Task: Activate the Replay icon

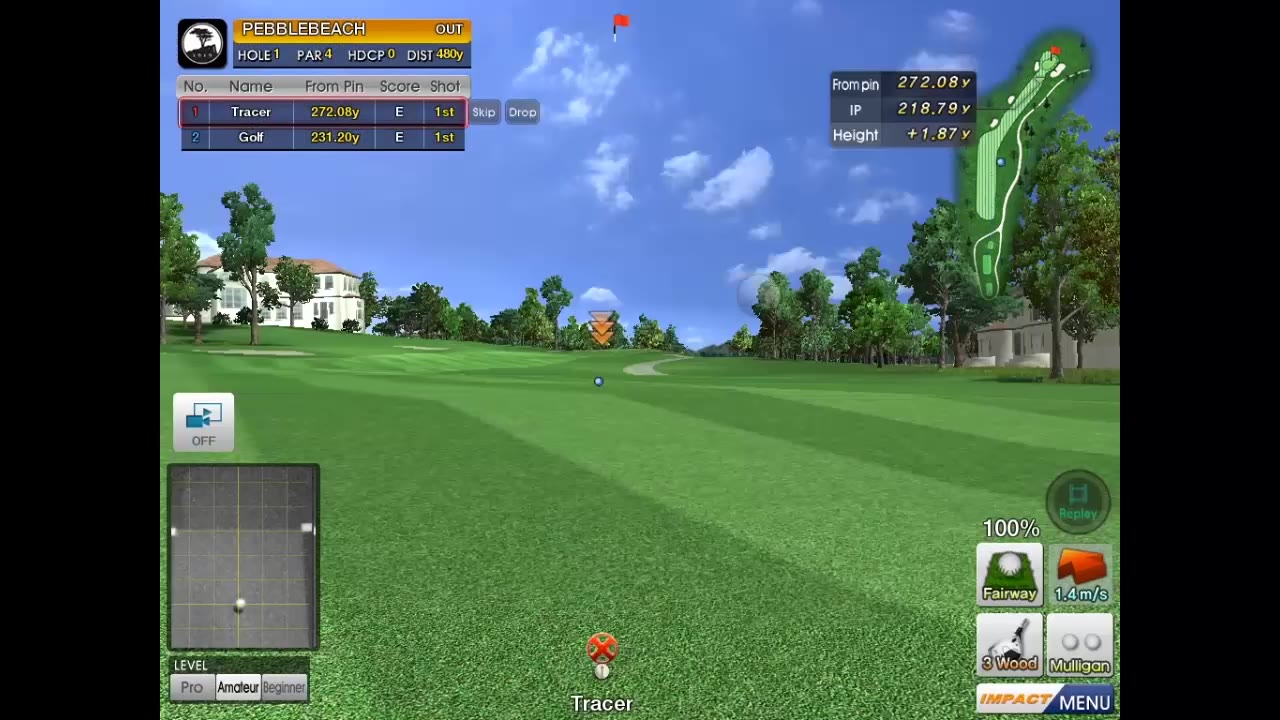Action: click(x=1078, y=500)
